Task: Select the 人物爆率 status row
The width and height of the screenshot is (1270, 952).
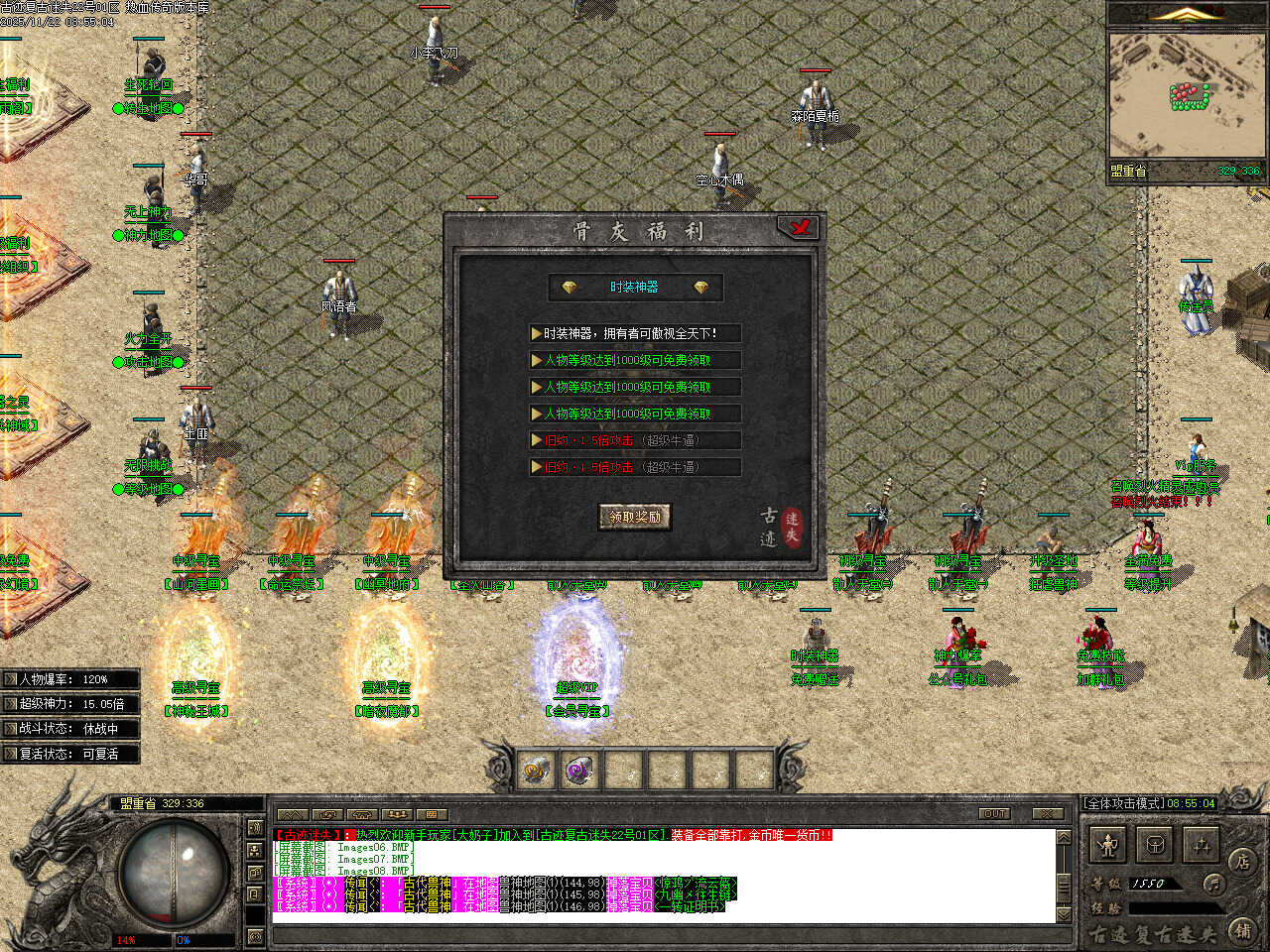Action: (69, 679)
